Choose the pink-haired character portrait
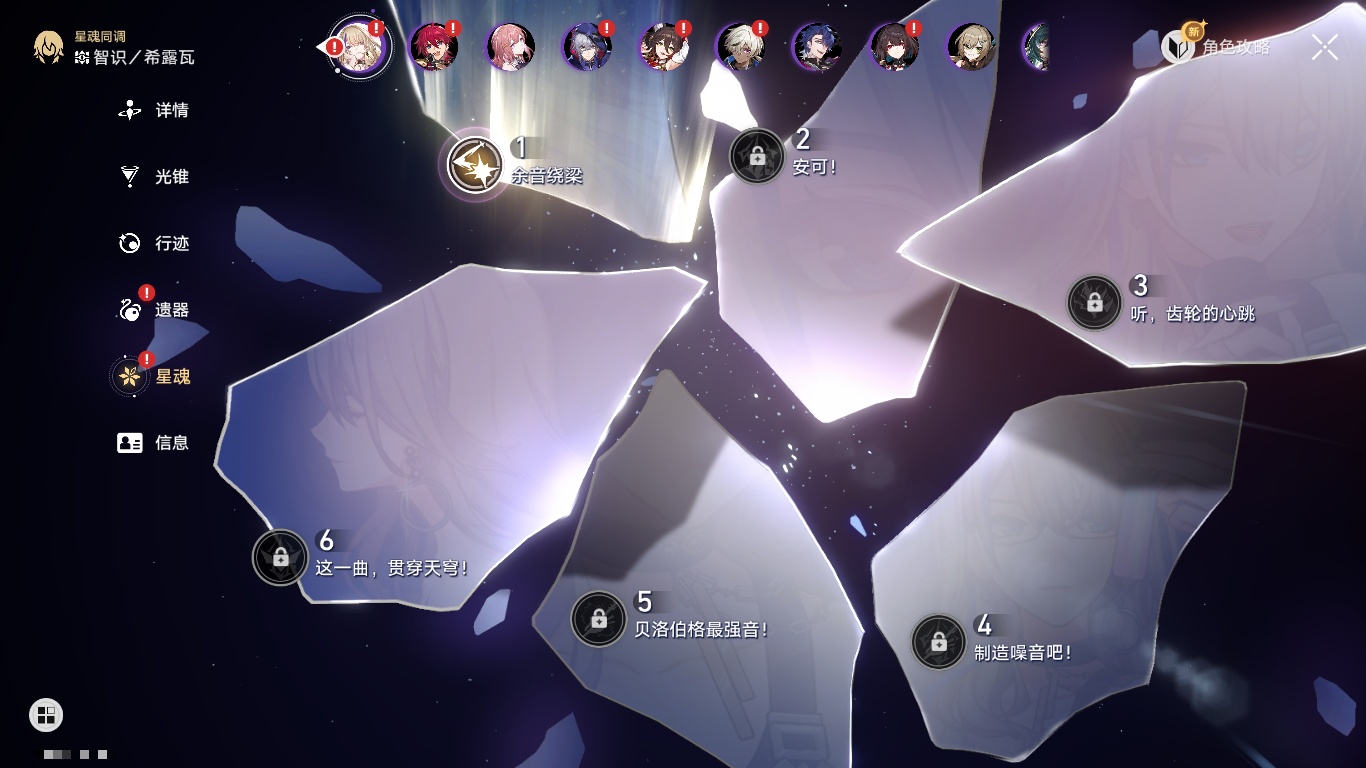The image size is (1366, 768). (x=511, y=46)
